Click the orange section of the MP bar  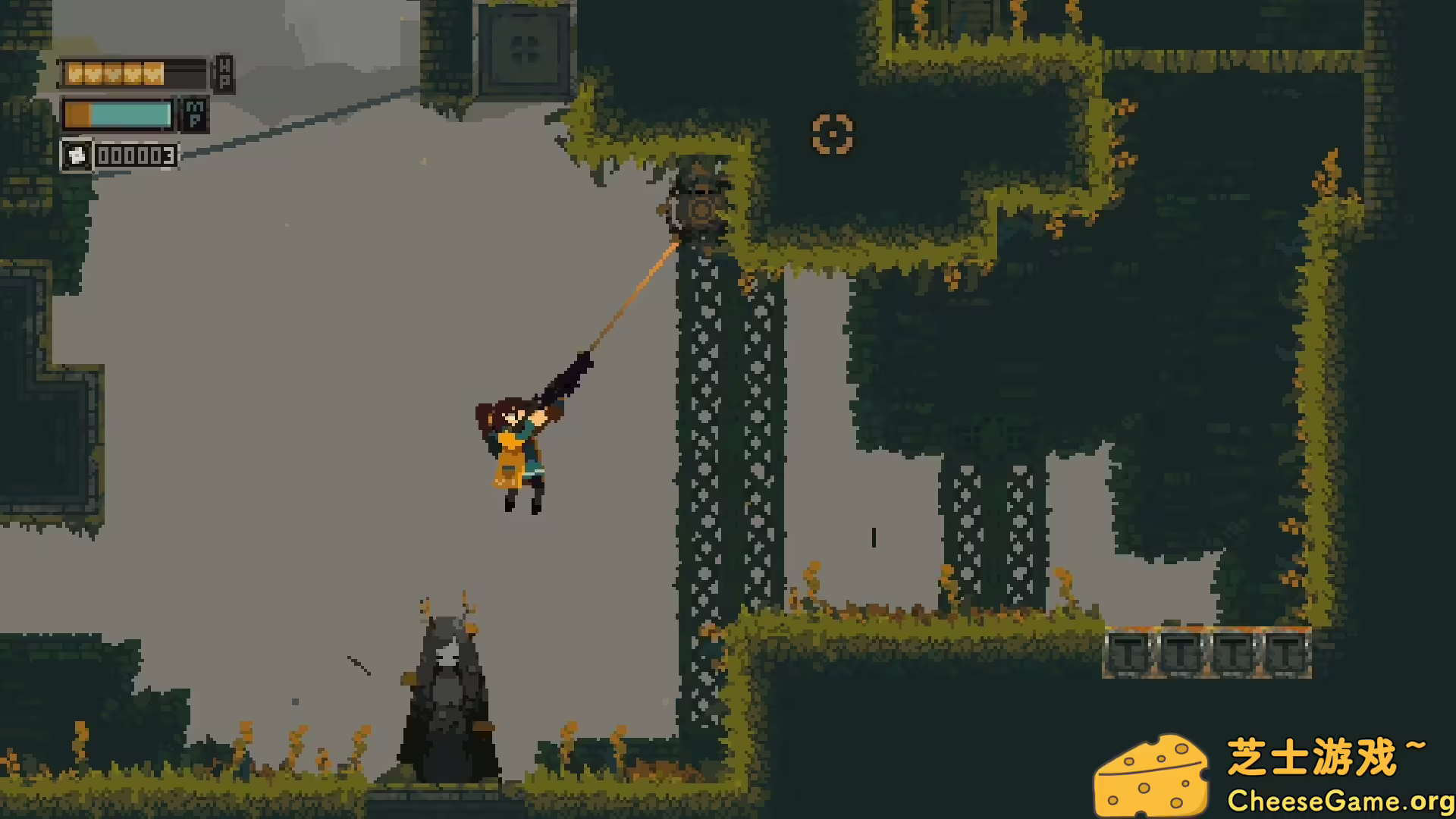click(78, 114)
